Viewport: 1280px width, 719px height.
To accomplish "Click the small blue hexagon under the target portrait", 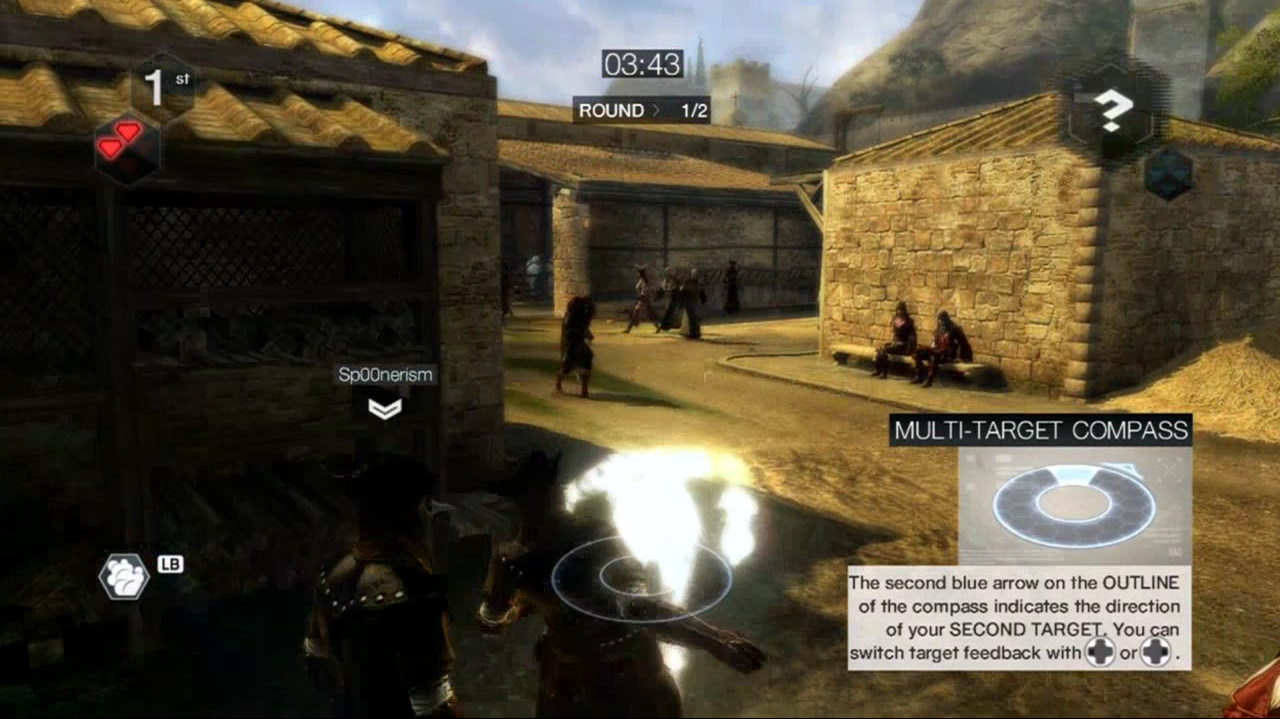I will tap(1168, 174).
